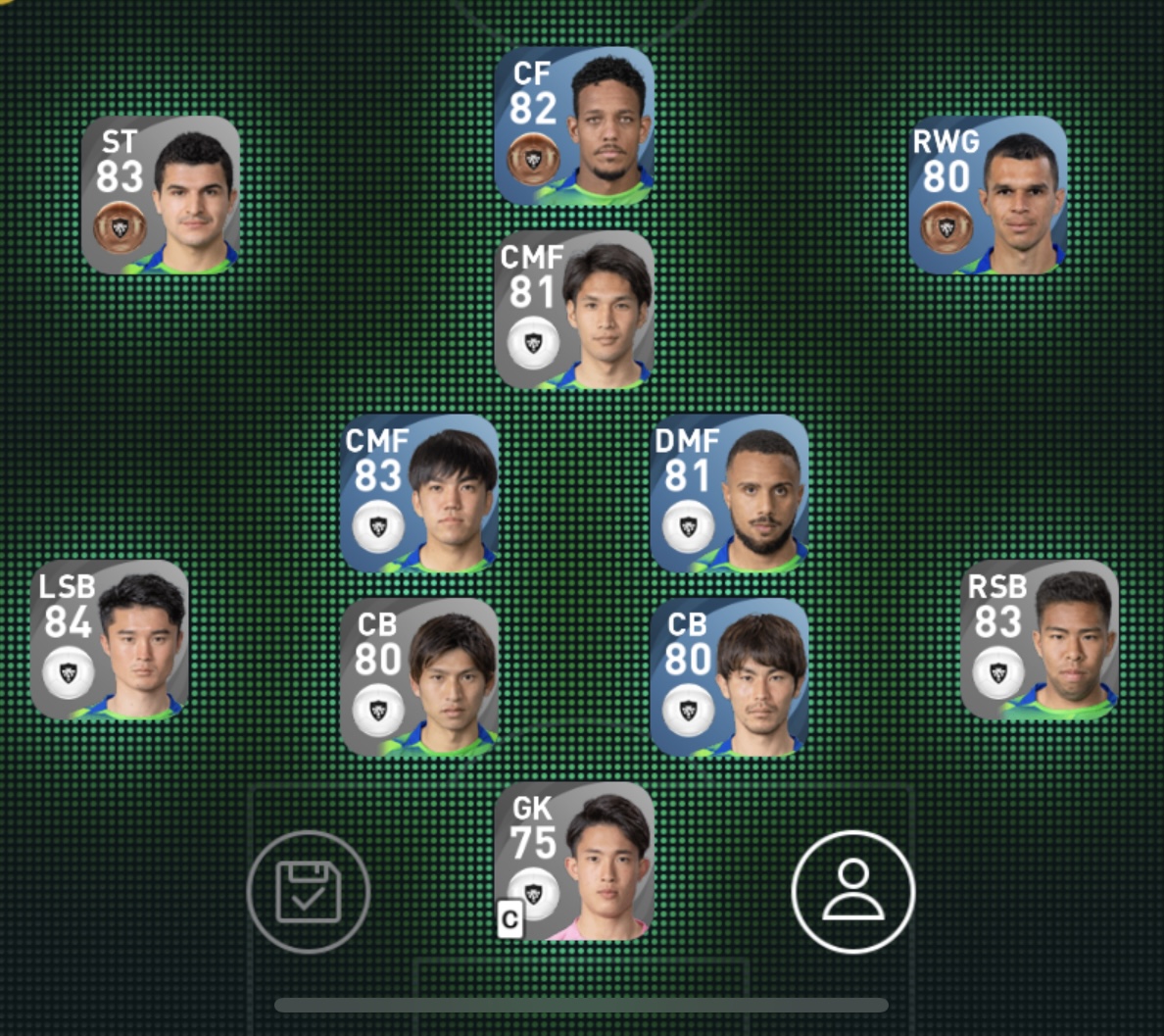This screenshot has width=1164, height=1036.
Task: Pick the RSB 83 player card
Action: click(1039, 640)
